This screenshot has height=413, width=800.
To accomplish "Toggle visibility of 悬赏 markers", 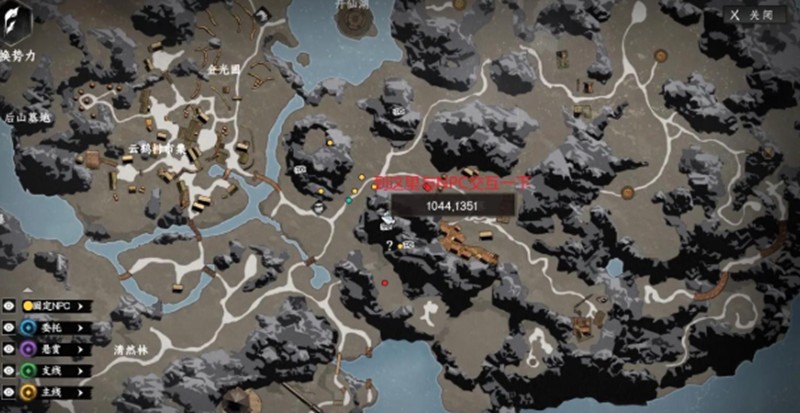I will (x=9, y=349).
